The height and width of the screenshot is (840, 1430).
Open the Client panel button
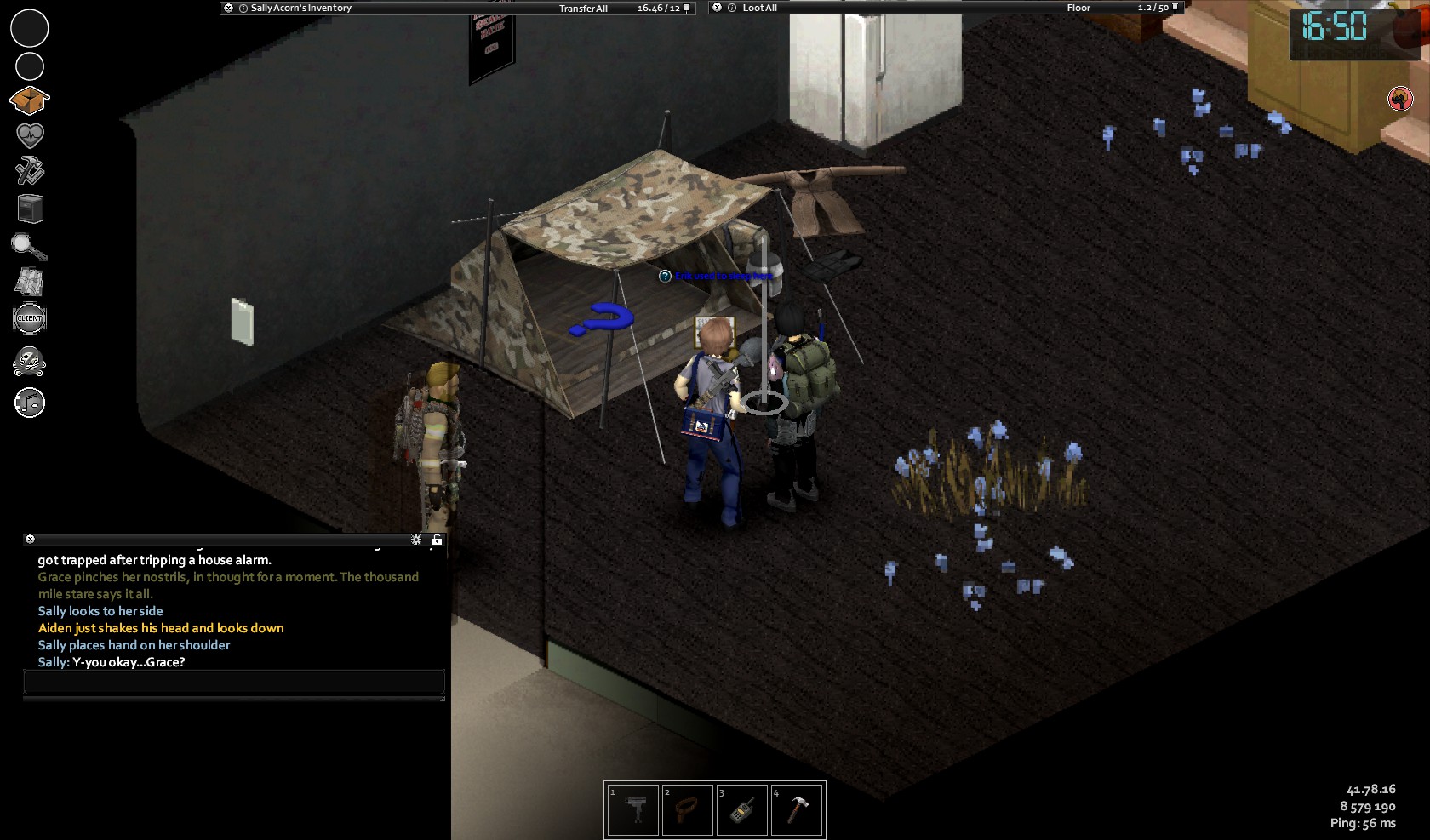coord(30,318)
